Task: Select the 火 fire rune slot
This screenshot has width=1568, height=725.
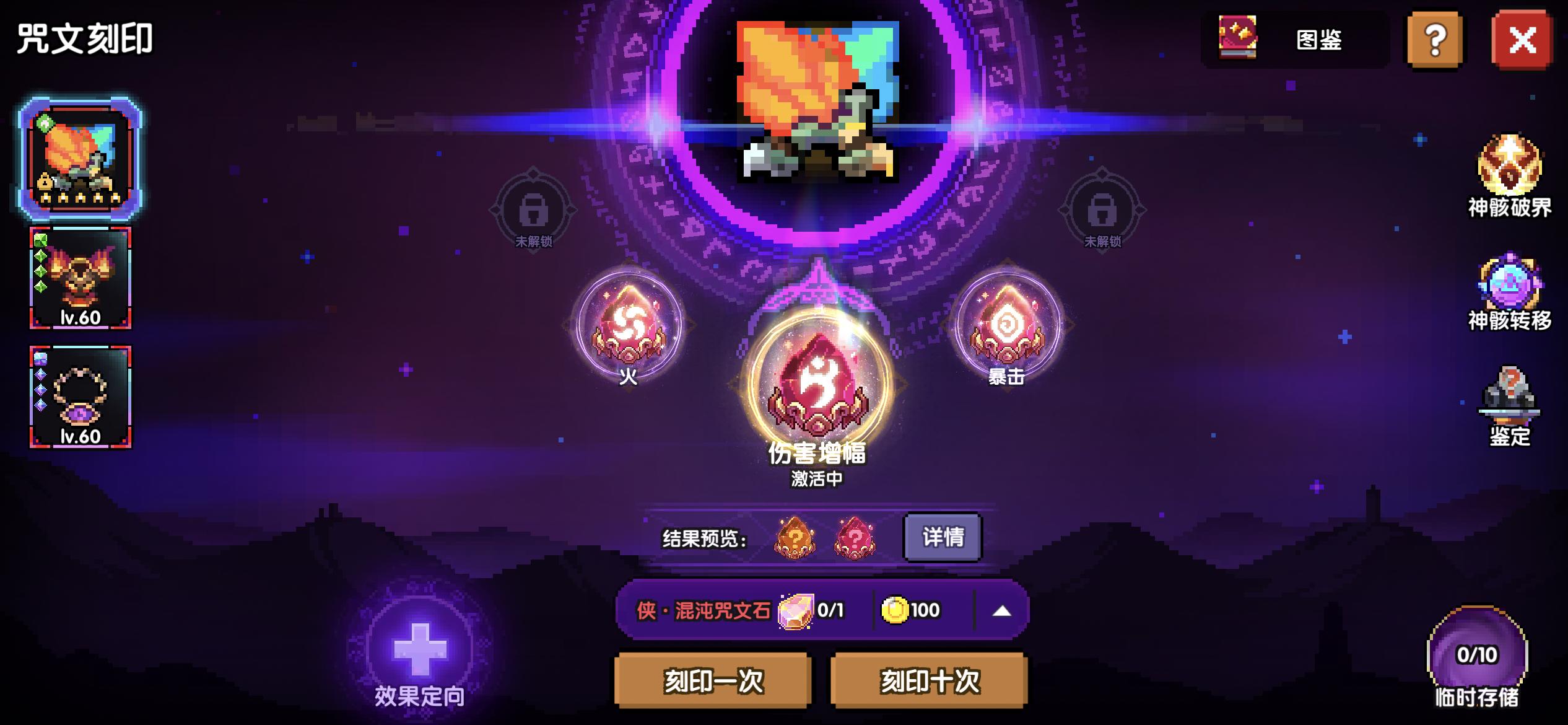Action: [x=629, y=328]
